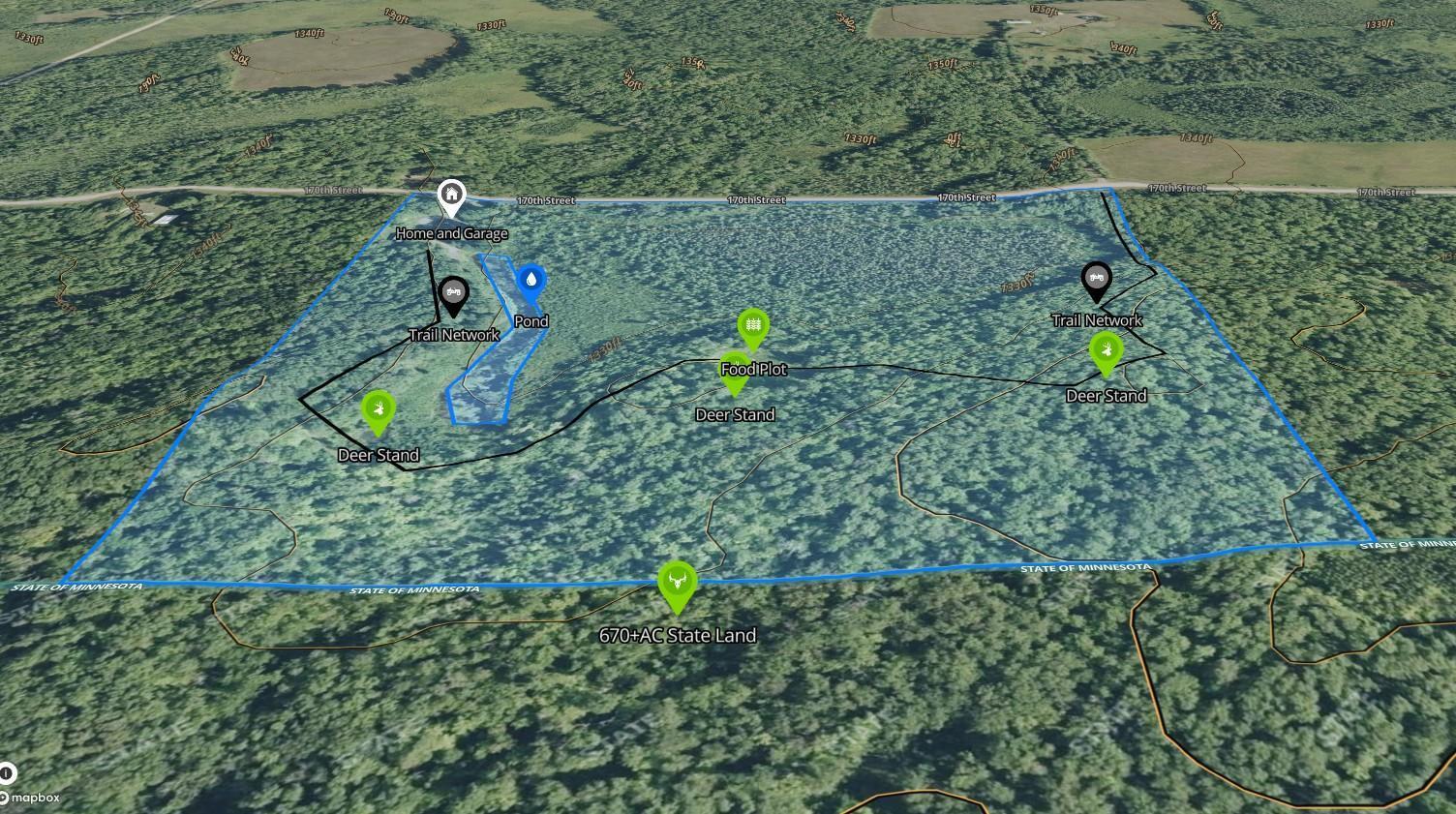
Task: Click the leftmost Deer Stand marker
Action: tap(379, 410)
